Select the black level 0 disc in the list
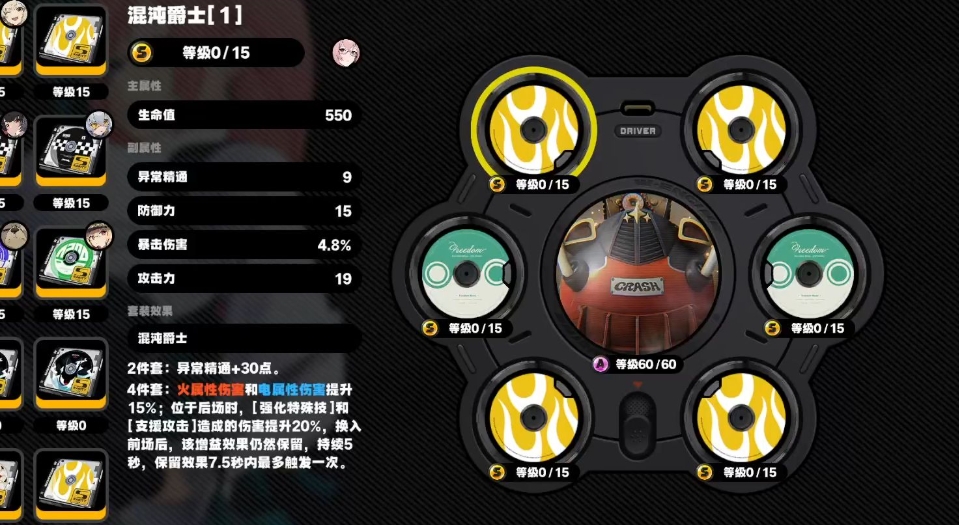The width and height of the screenshot is (959, 525). coord(71,377)
